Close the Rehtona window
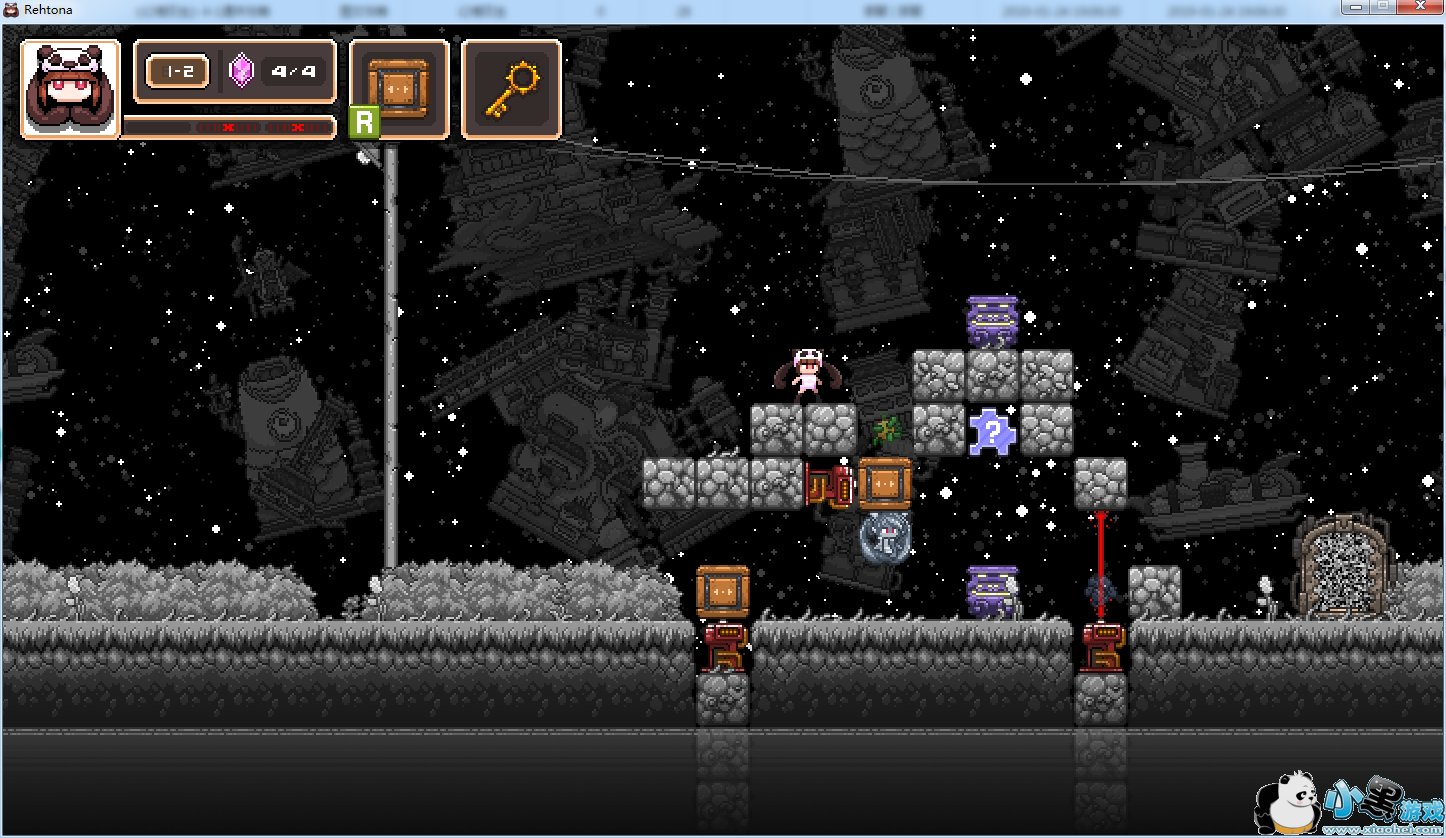The width and height of the screenshot is (1446, 838). (1418, 7)
